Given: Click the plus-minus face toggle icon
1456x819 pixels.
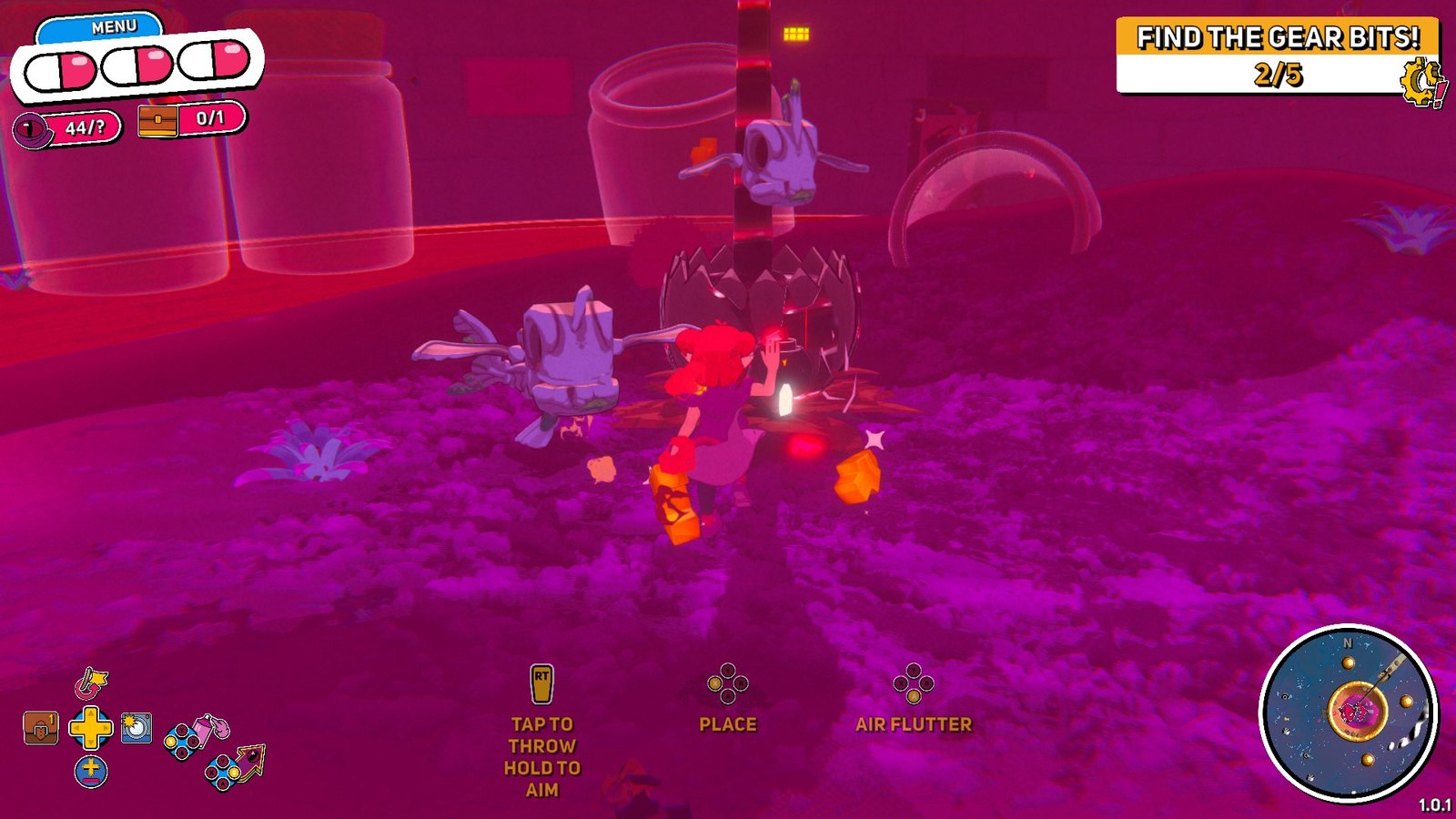Looking at the screenshot, I should click(90, 771).
